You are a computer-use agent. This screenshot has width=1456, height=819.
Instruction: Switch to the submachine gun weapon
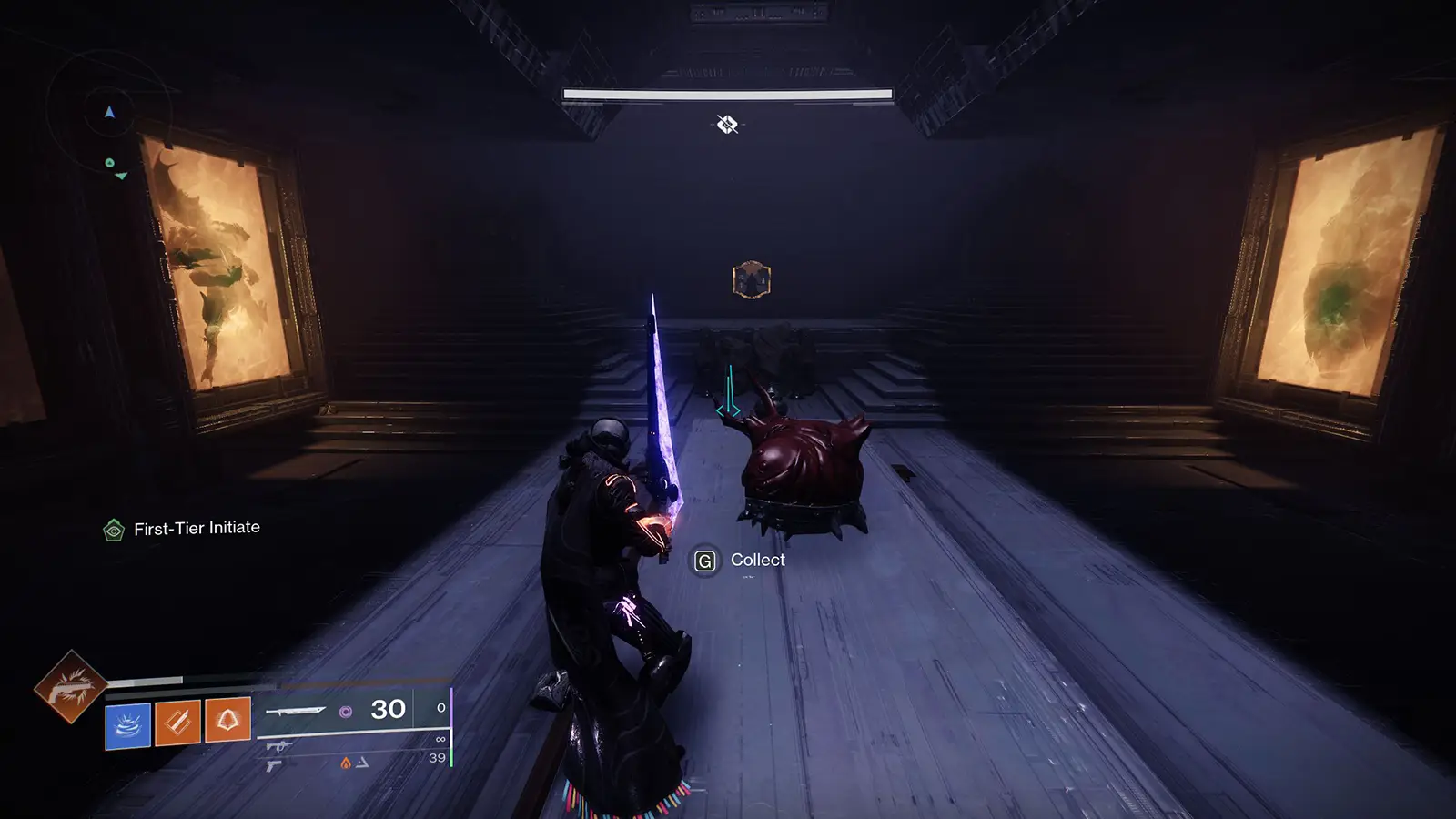pos(278,747)
